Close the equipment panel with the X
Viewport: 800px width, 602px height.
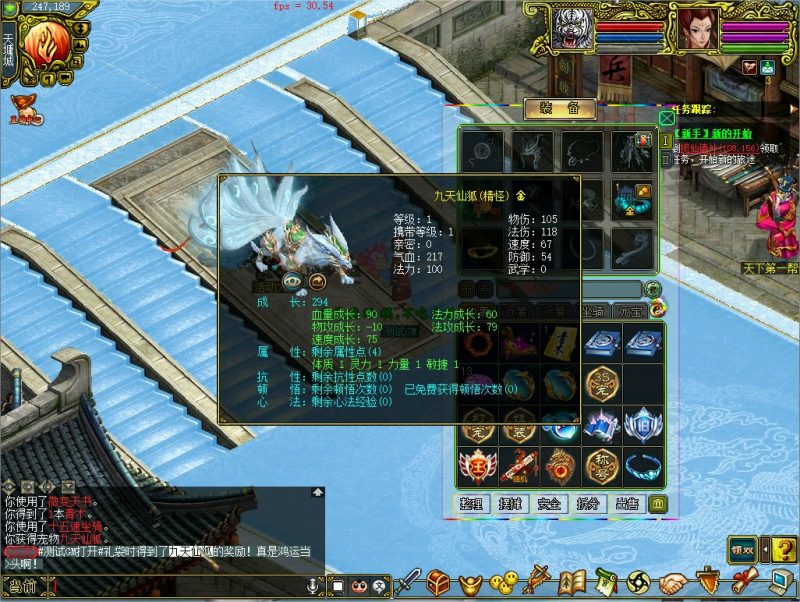tap(666, 117)
